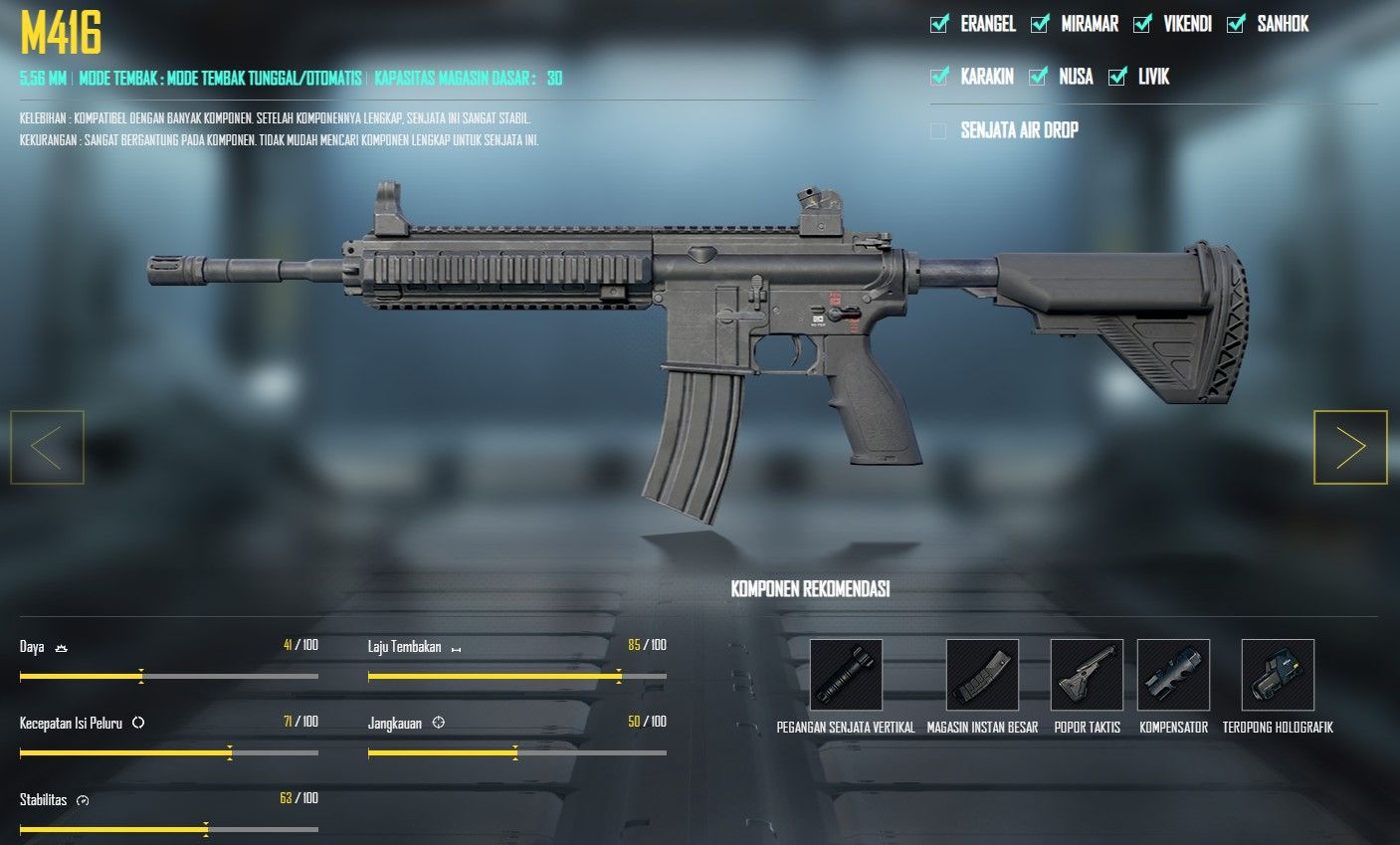This screenshot has width=1400, height=845.
Task: Toggle the Nusa map checkbox
Action: (x=1038, y=77)
